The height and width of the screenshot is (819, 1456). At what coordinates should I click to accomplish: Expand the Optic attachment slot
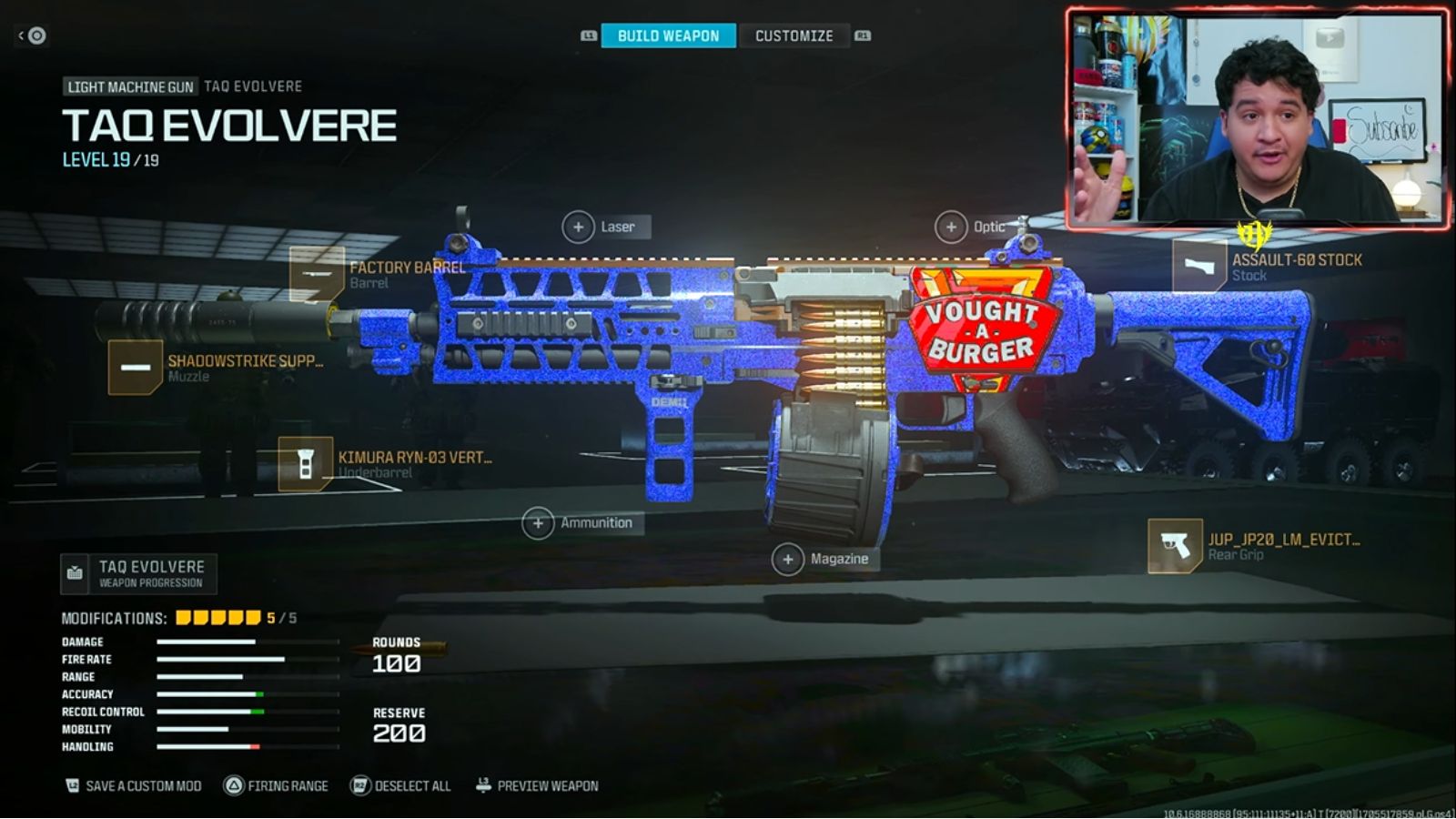pyautogui.click(x=953, y=226)
